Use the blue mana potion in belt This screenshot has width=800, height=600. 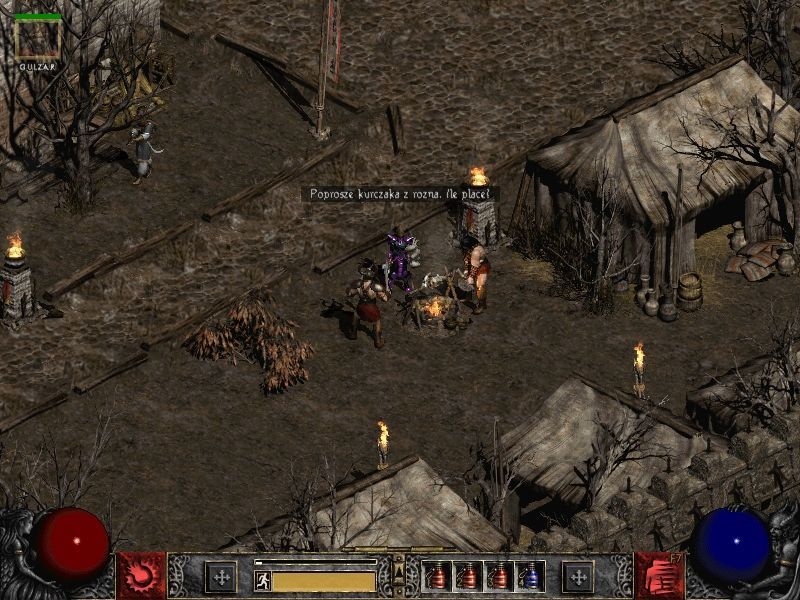(531, 576)
